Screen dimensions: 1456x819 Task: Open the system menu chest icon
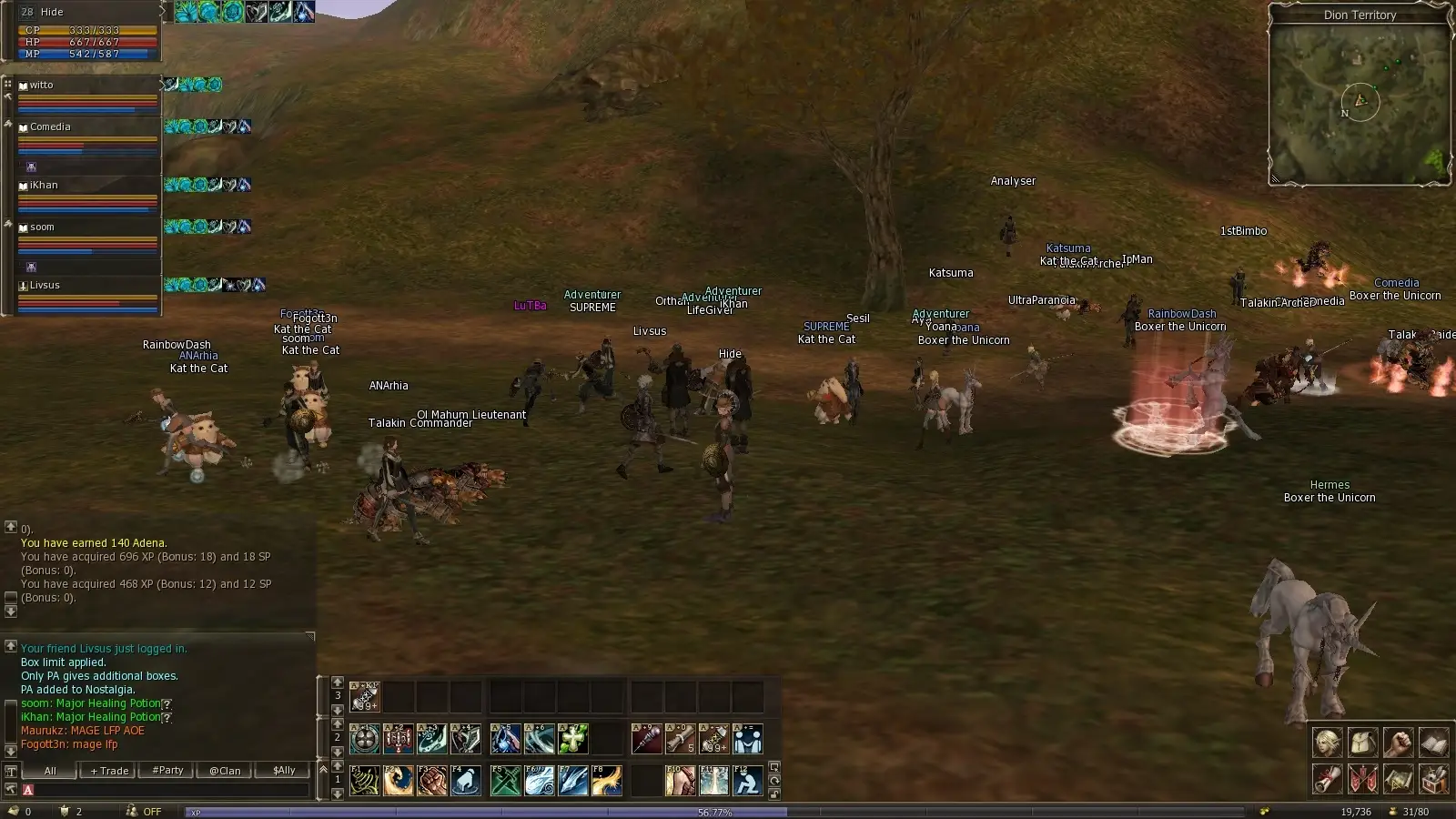[x=1433, y=779]
